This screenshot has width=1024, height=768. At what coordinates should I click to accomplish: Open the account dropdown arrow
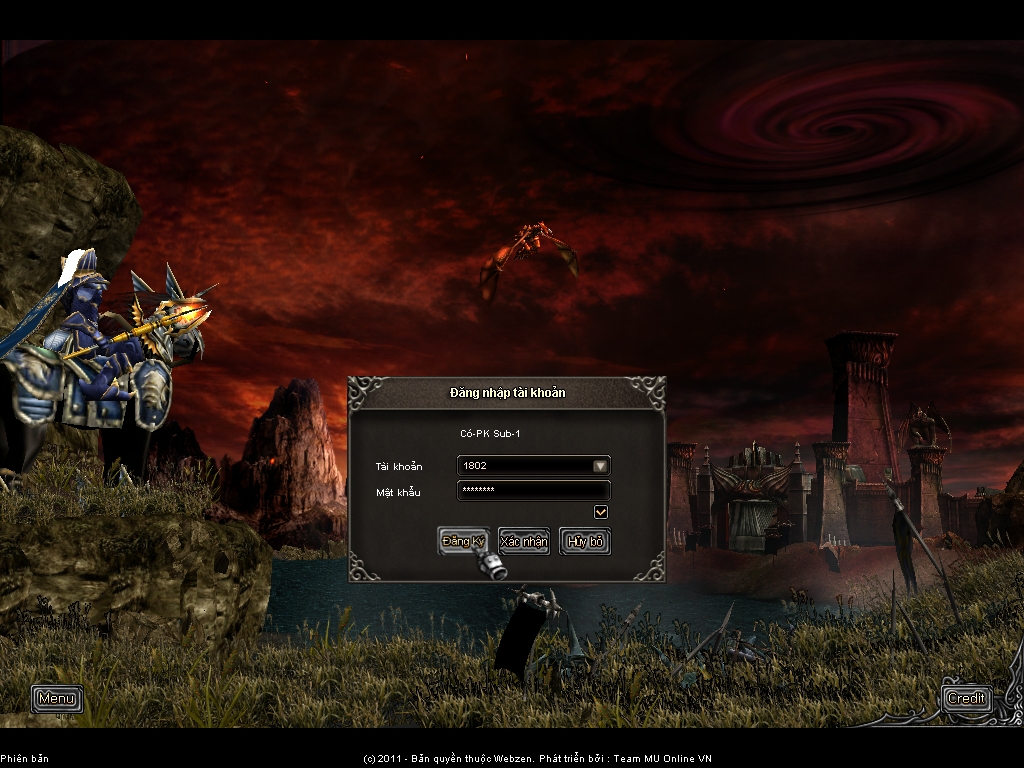[x=599, y=466]
